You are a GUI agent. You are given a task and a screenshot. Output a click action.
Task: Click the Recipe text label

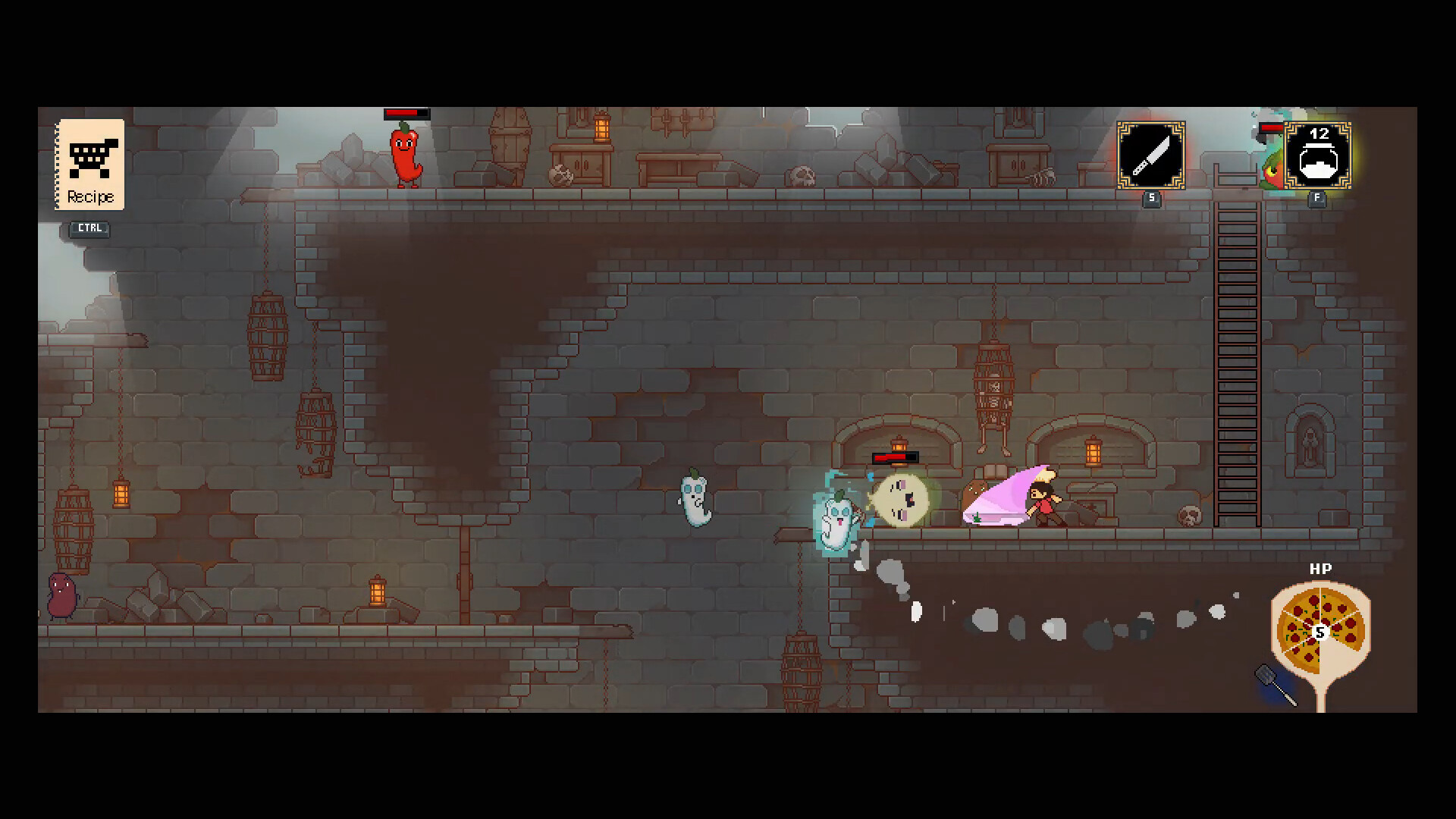pyautogui.click(x=91, y=196)
